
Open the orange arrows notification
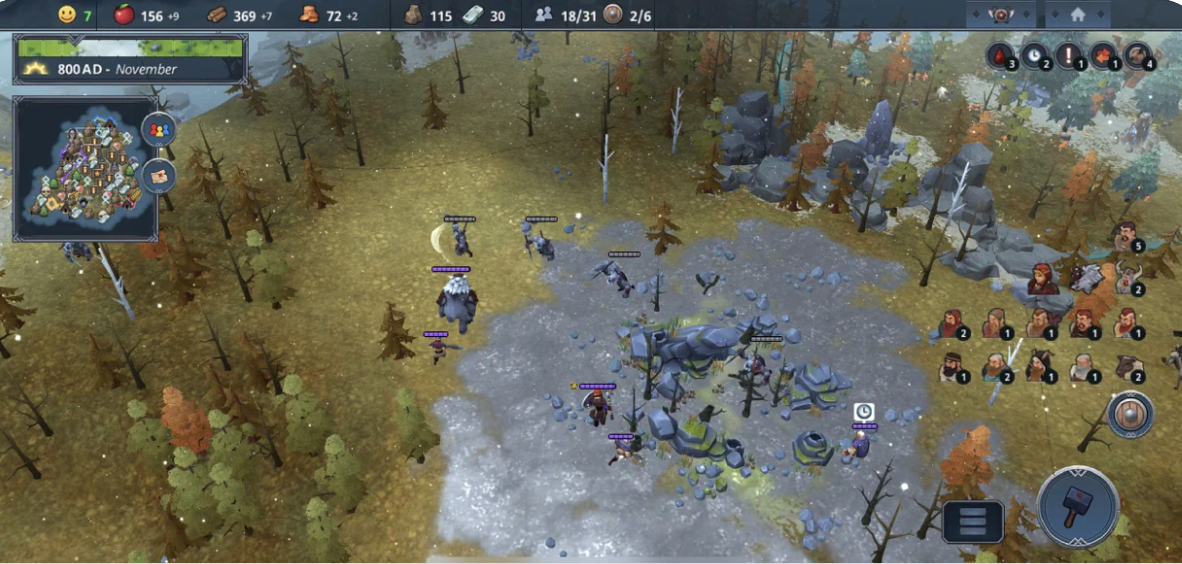click(x=1102, y=55)
